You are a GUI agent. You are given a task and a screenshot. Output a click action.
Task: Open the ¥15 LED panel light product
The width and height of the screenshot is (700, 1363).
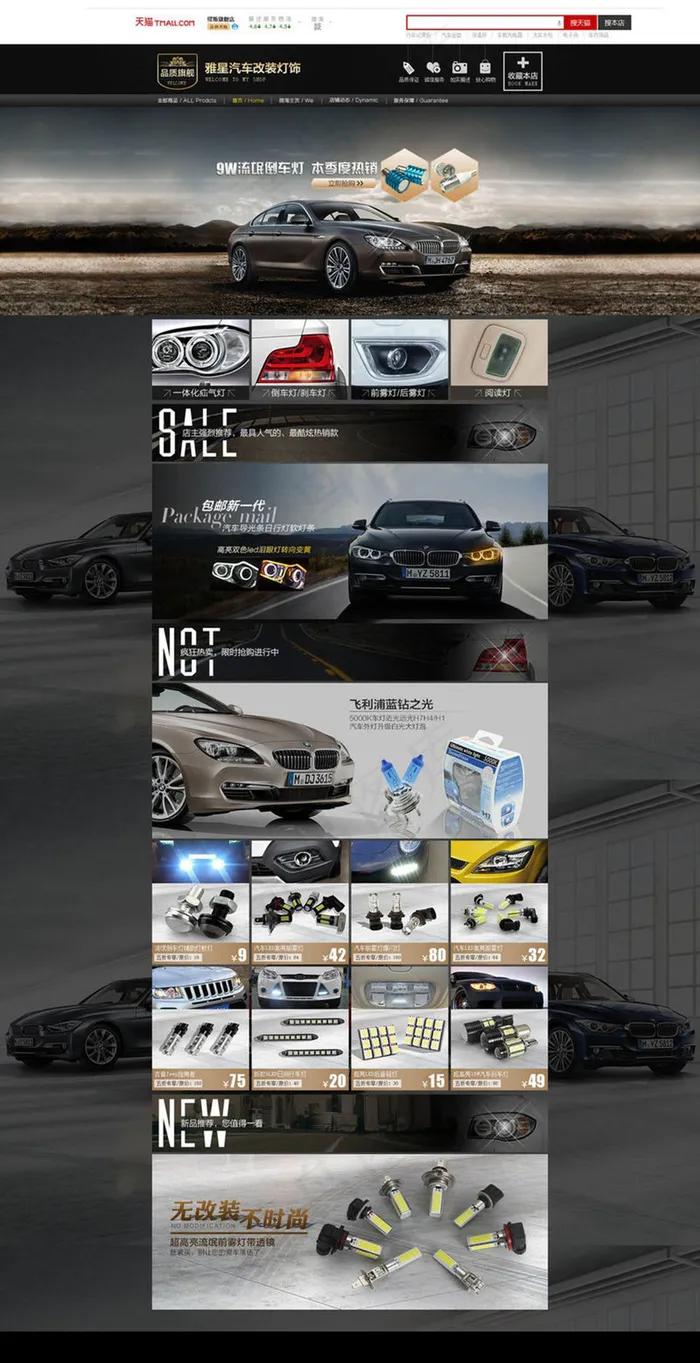point(399,1028)
